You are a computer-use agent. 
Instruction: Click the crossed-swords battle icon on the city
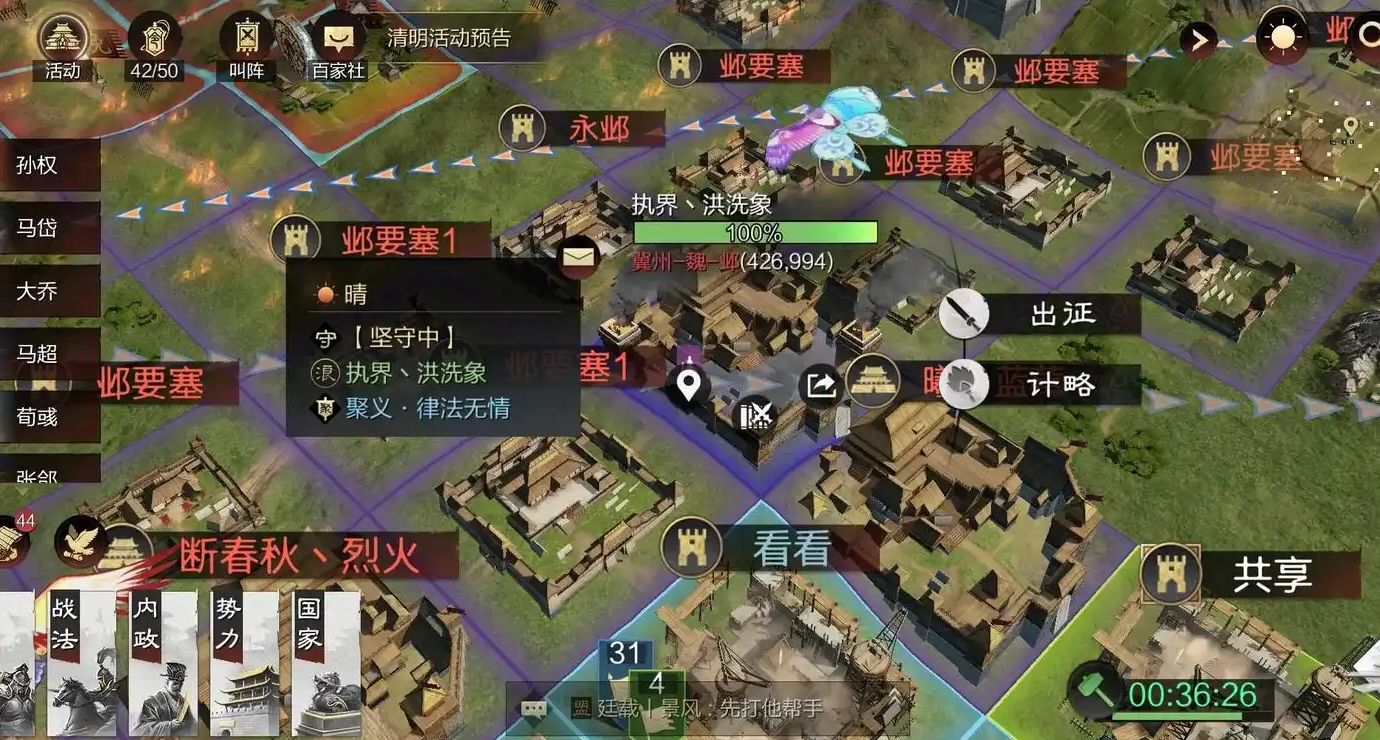756,412
